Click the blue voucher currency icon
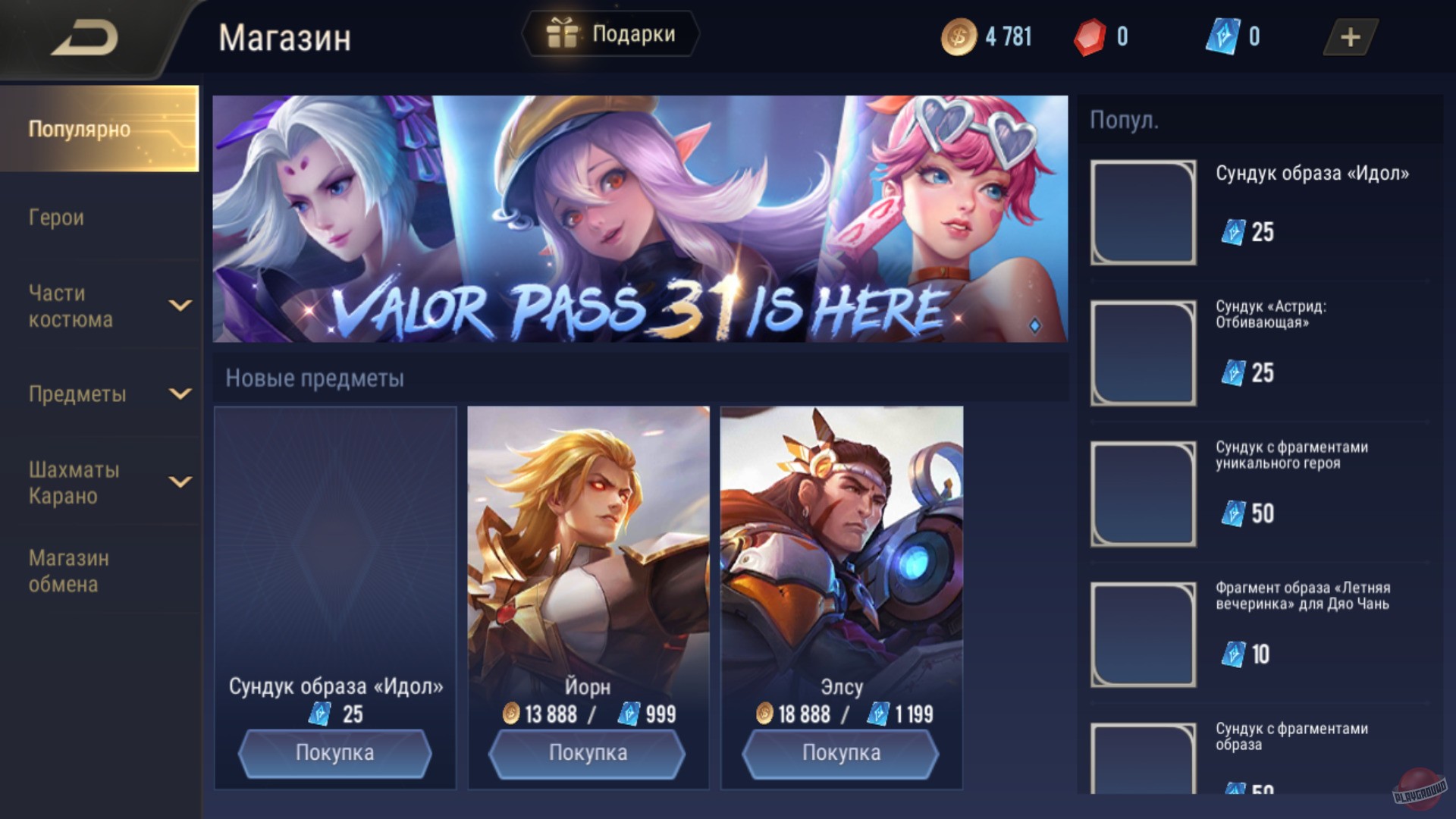The height and width of the screenshot is (819, 1456). tap(1221, 34)
